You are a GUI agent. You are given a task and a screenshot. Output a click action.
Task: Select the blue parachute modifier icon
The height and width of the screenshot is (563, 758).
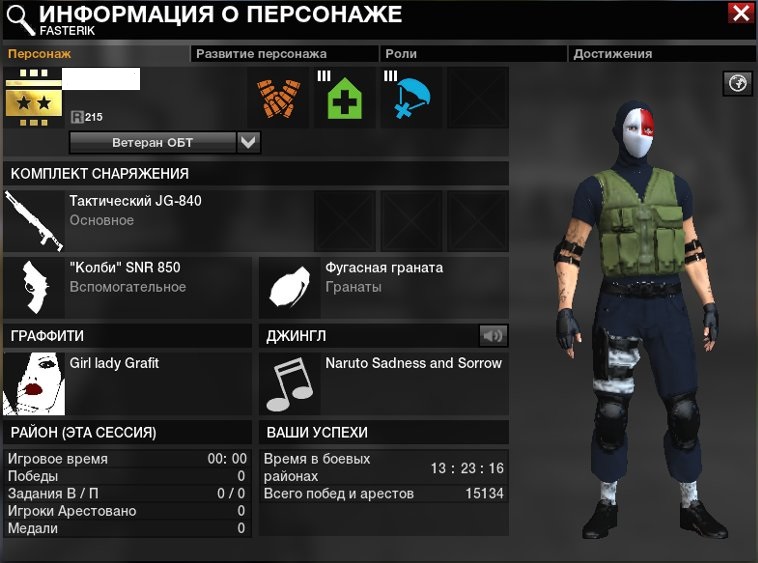tap(410, 98)
